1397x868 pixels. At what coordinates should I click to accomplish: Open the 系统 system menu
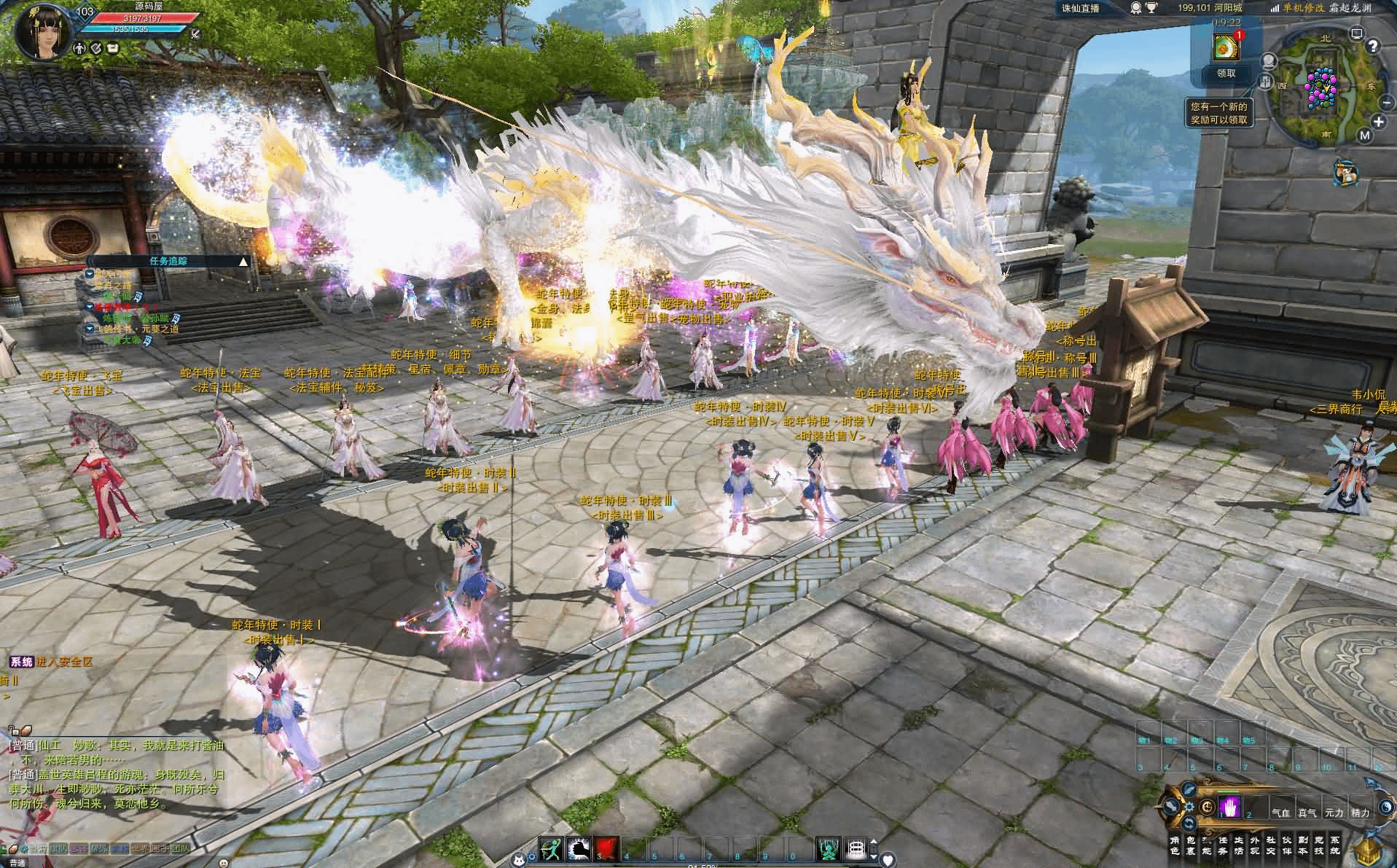click(x=1334, y=845)
